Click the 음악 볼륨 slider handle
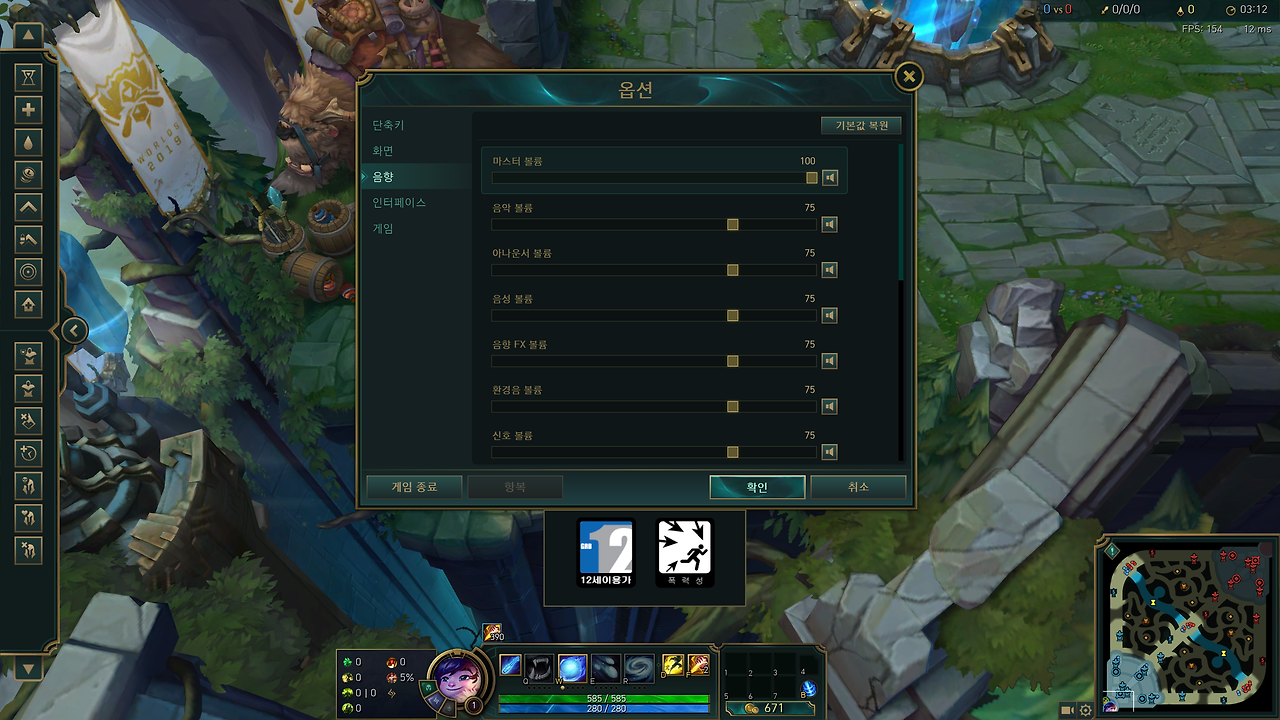This screenshot has width=1280, height=720. coord(732,224)
